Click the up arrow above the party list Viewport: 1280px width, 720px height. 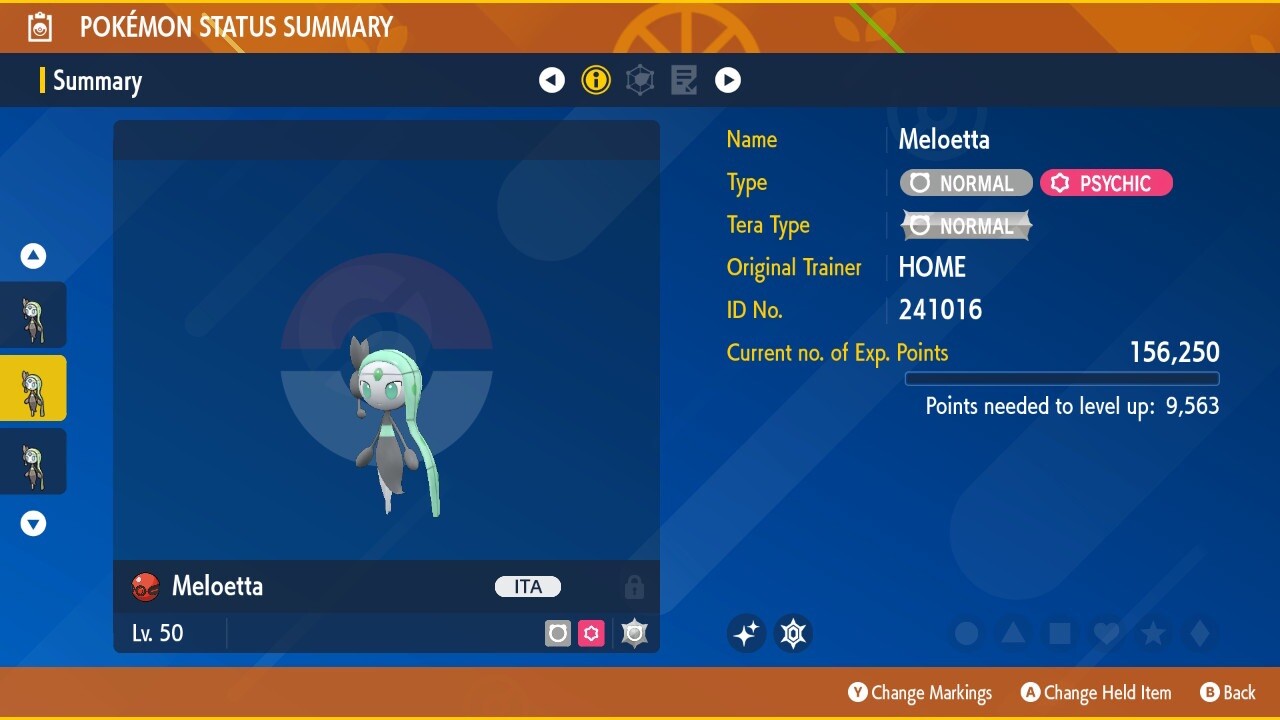[33, 256]
